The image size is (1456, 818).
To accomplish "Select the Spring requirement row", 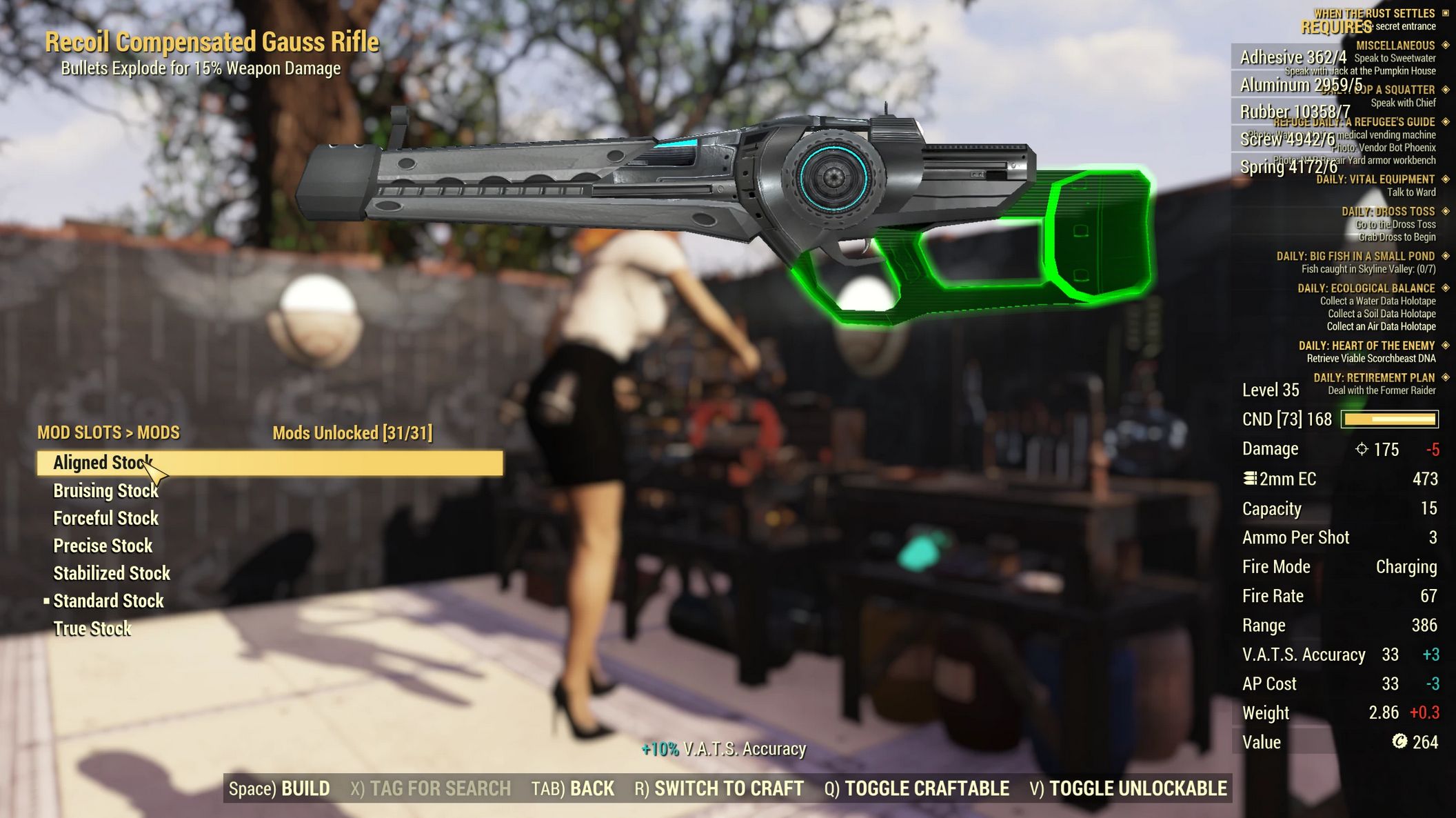I will tap(1288, 166).
